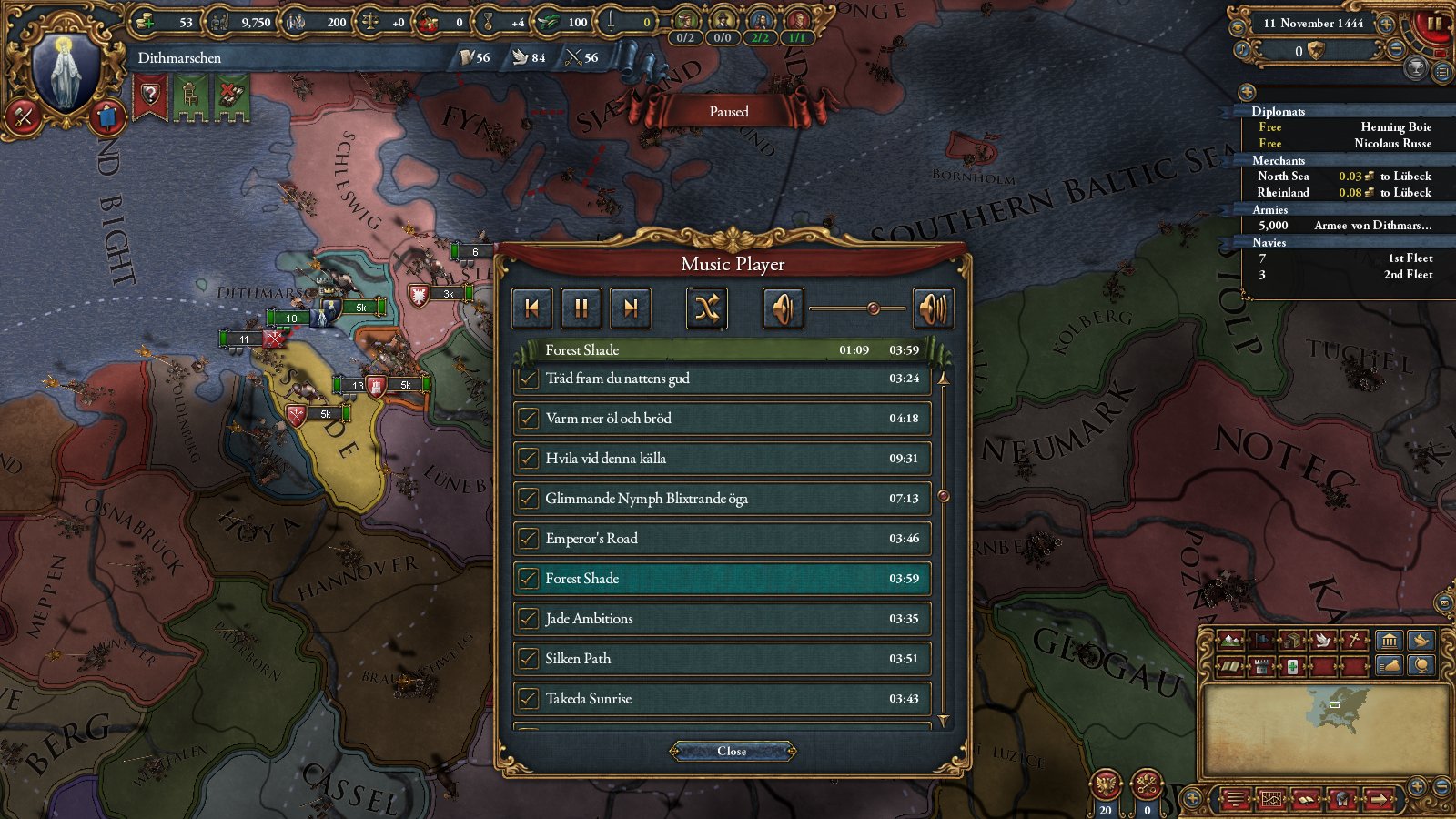Open the diplomatic mapmode dove icon
The image size is (1456, 819).
pos(1323,639)
